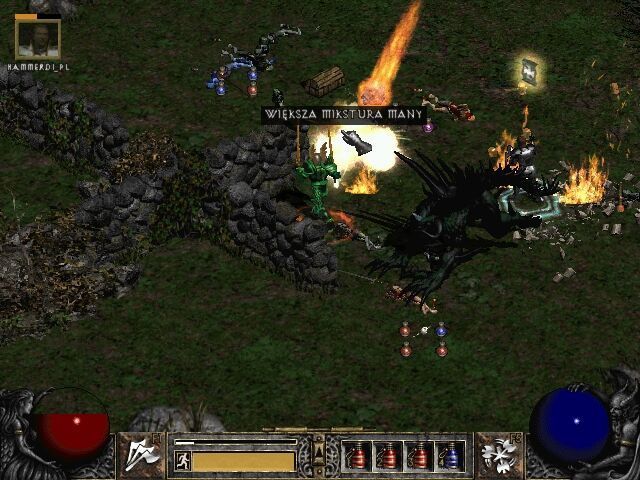The image size is (640, 480).
Task: Click the Hammerdi_PL party portrait
Action: tap(38, 37)
